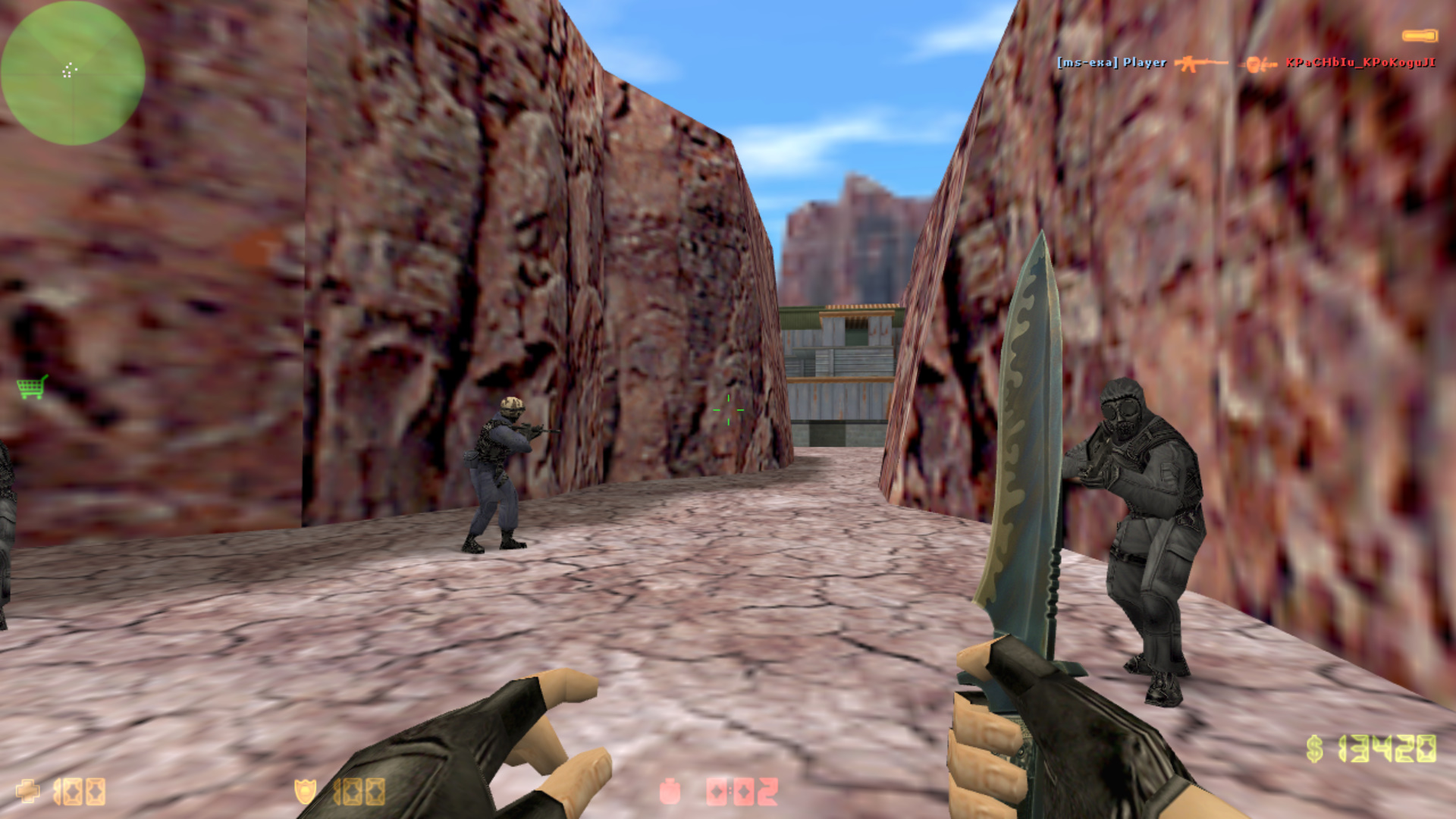Image resolution: width=1456 pixels, height=819 pixels.
Task: Click the green crosshair at screen center
Action: (730, 409)
